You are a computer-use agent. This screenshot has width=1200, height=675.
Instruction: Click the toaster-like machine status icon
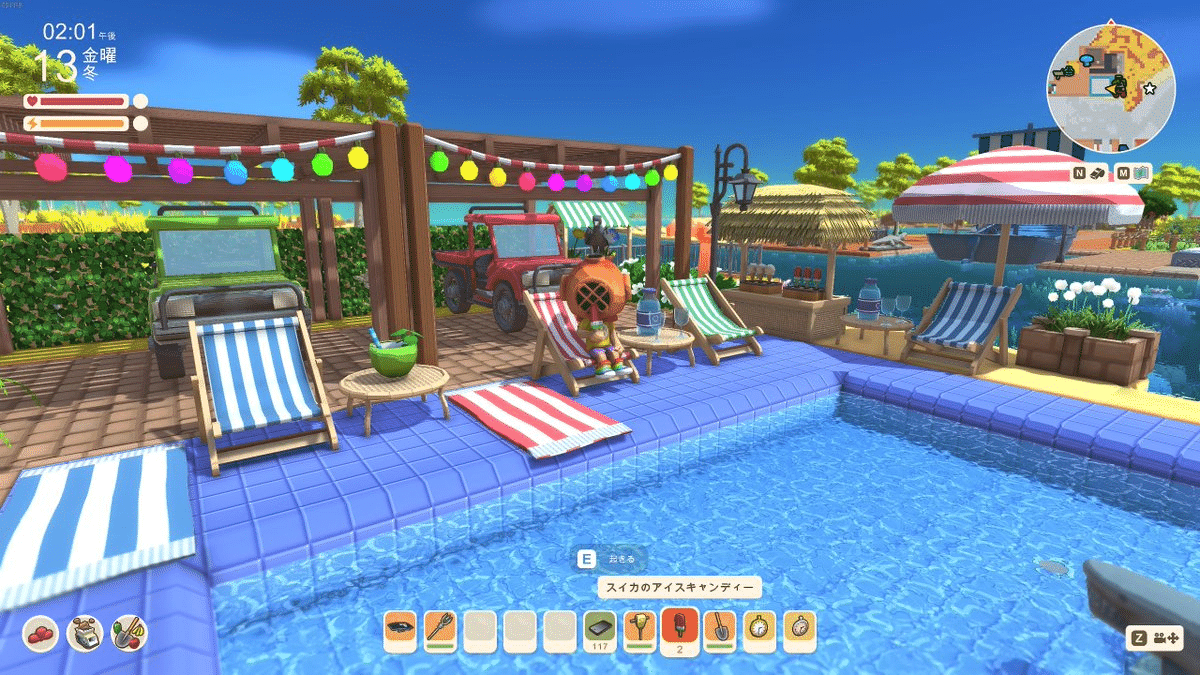tap(85, 633)
